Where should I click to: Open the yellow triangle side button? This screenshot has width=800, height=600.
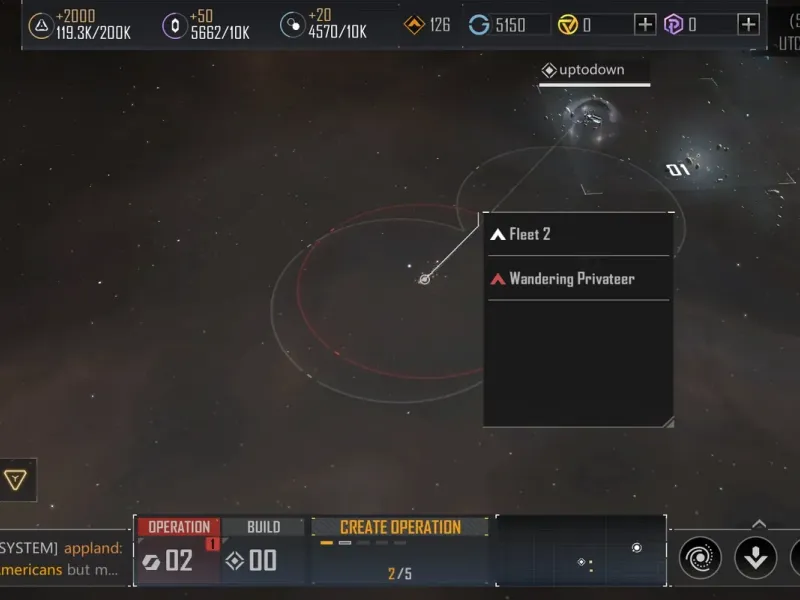click(x=16, y=480)
